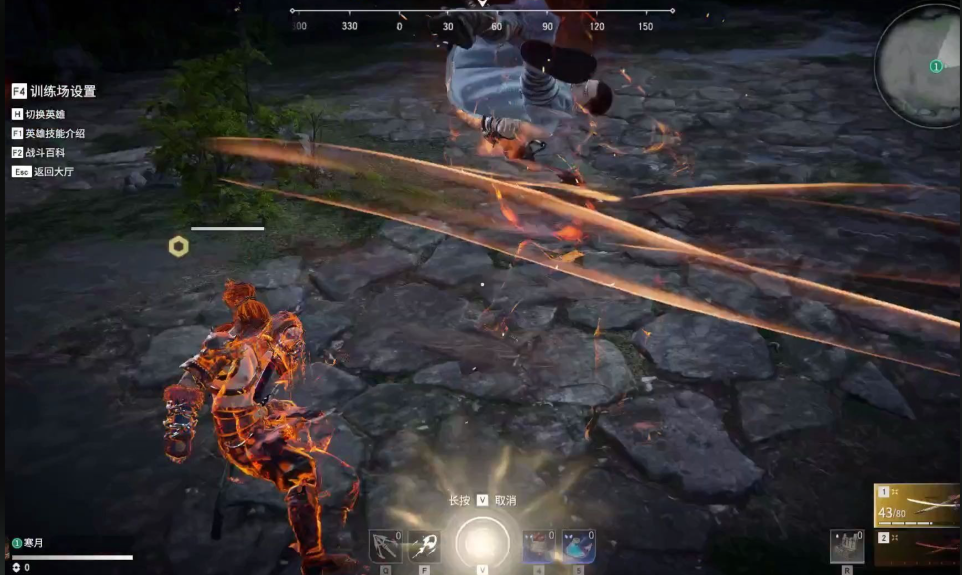Open the 训练场设置 training ground settings
The height and width of the screenshot is (575, 962).
(54, 91)
